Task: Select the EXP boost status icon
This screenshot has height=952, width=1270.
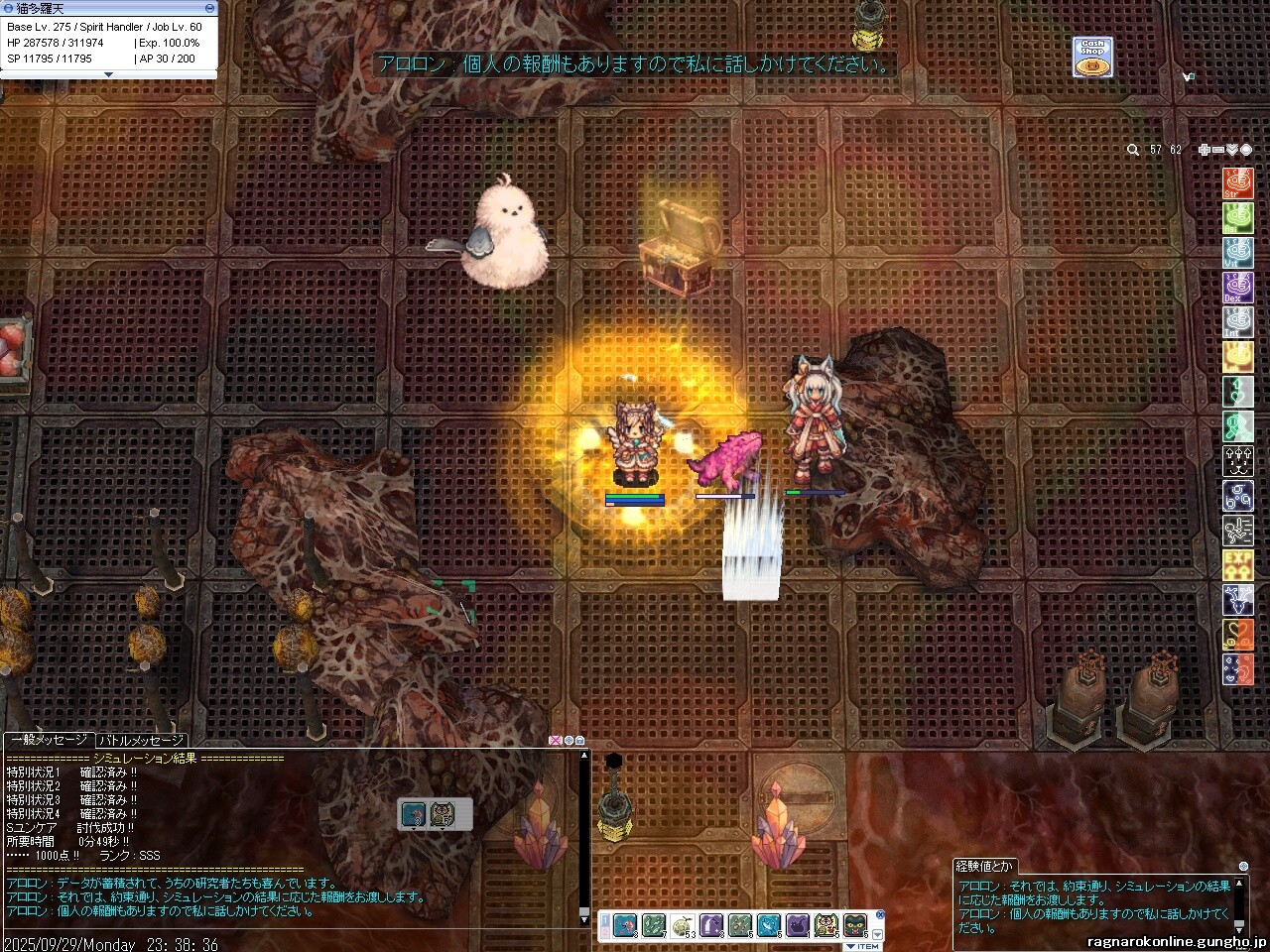Action: (1237, 565)
